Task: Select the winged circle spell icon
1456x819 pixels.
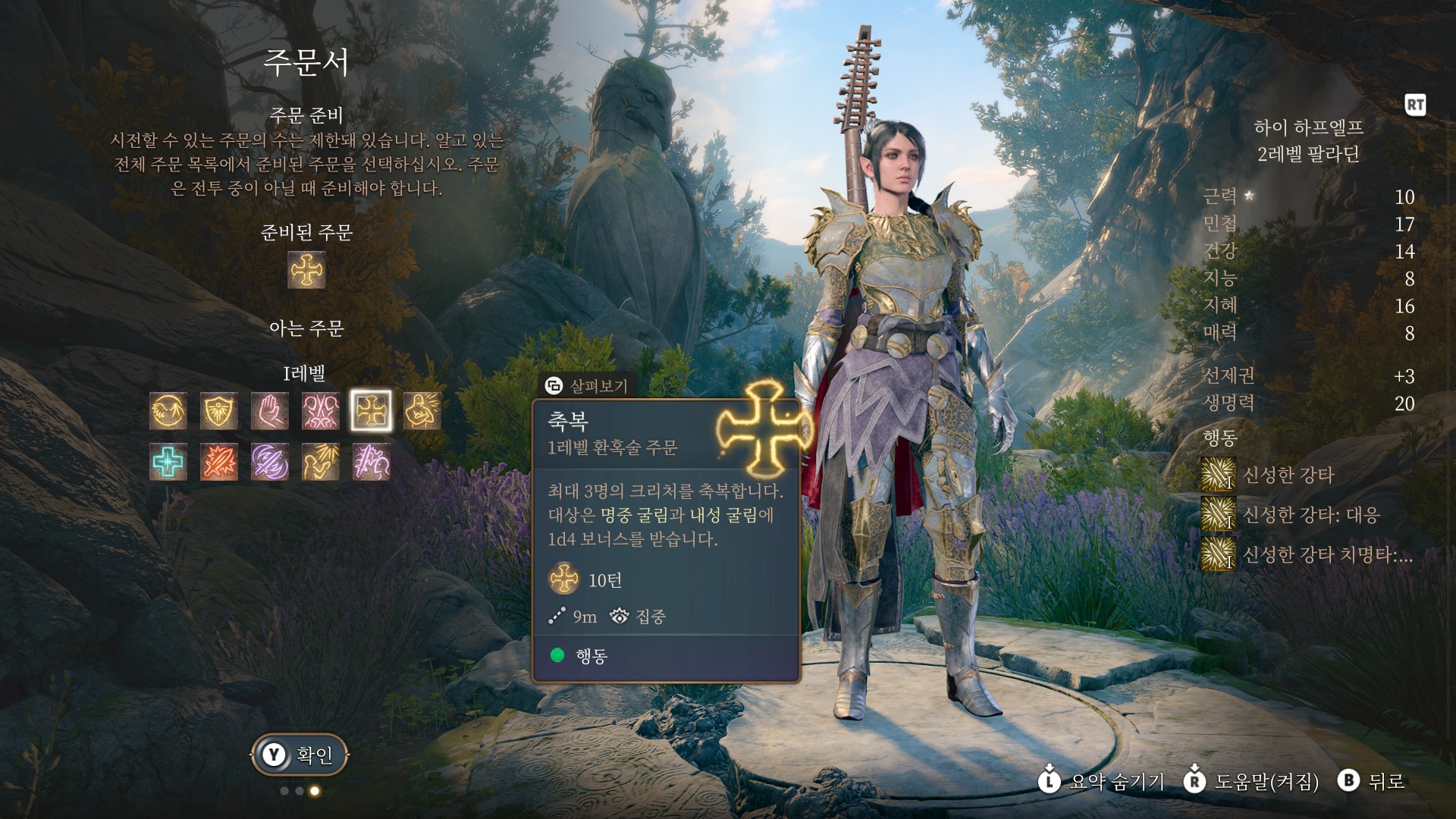Action: (168, 411)
